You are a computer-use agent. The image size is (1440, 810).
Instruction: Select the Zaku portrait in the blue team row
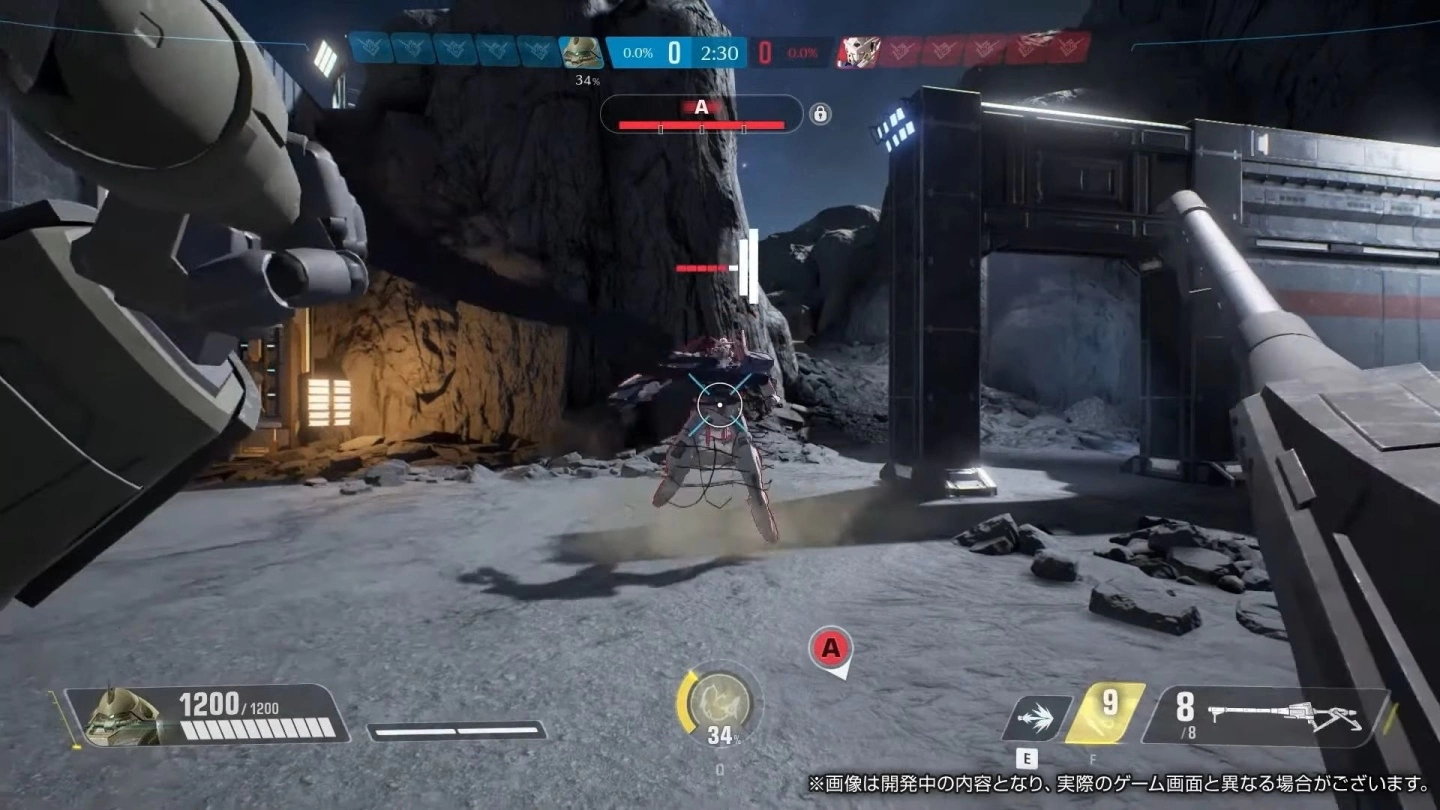point(580,51)
